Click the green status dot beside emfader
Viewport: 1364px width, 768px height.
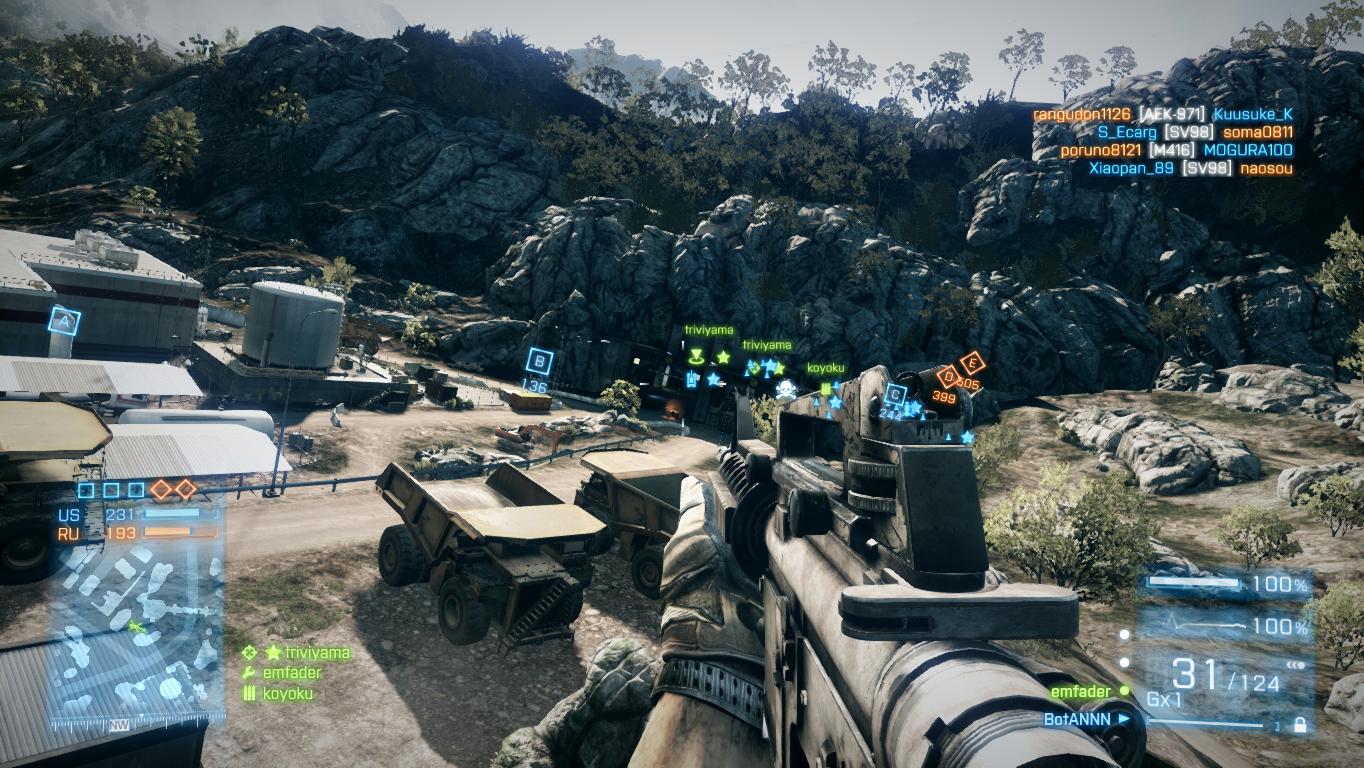[x=1124, y=690]
